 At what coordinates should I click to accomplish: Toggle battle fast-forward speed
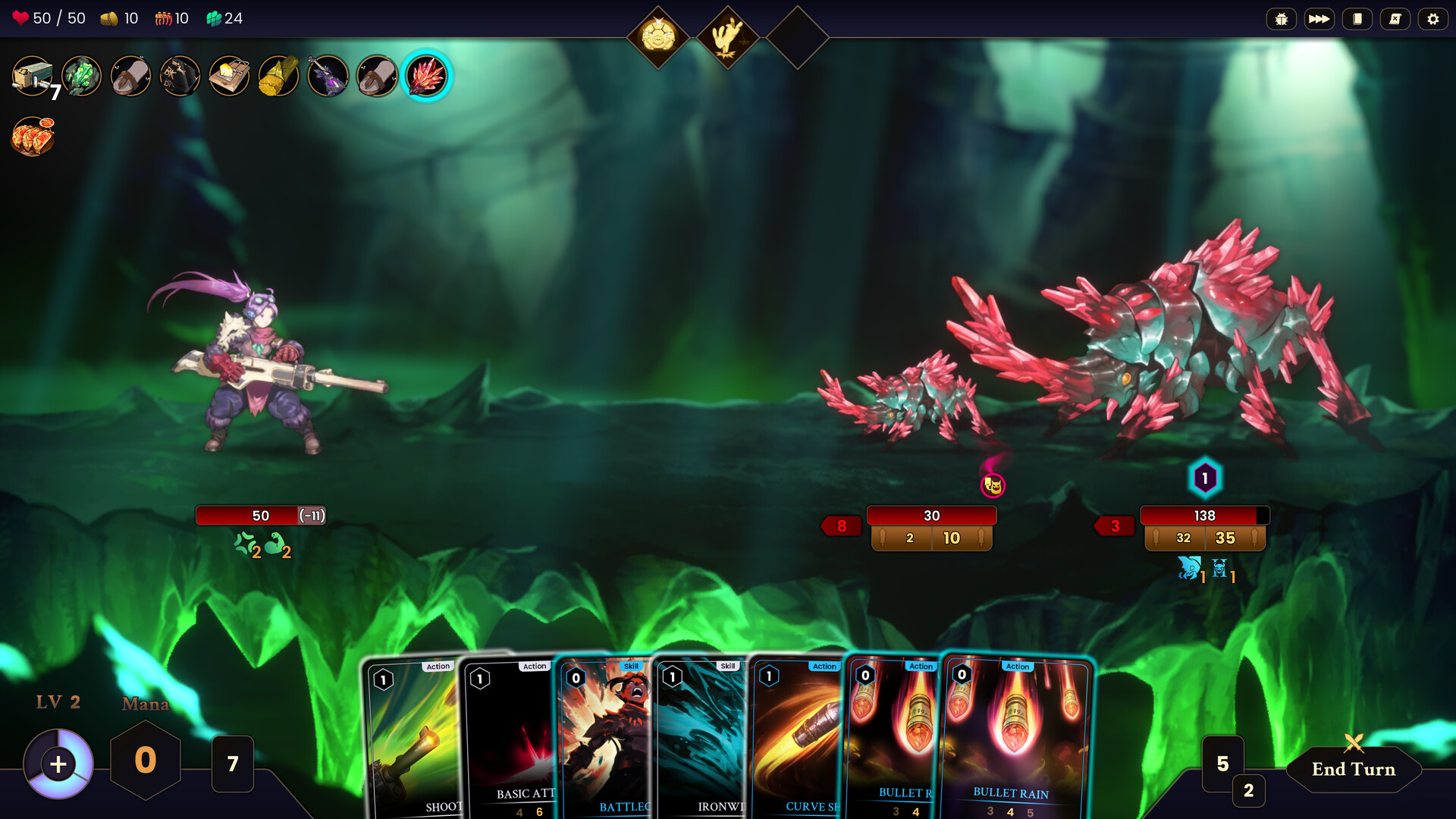click(x=1319, y=19)
